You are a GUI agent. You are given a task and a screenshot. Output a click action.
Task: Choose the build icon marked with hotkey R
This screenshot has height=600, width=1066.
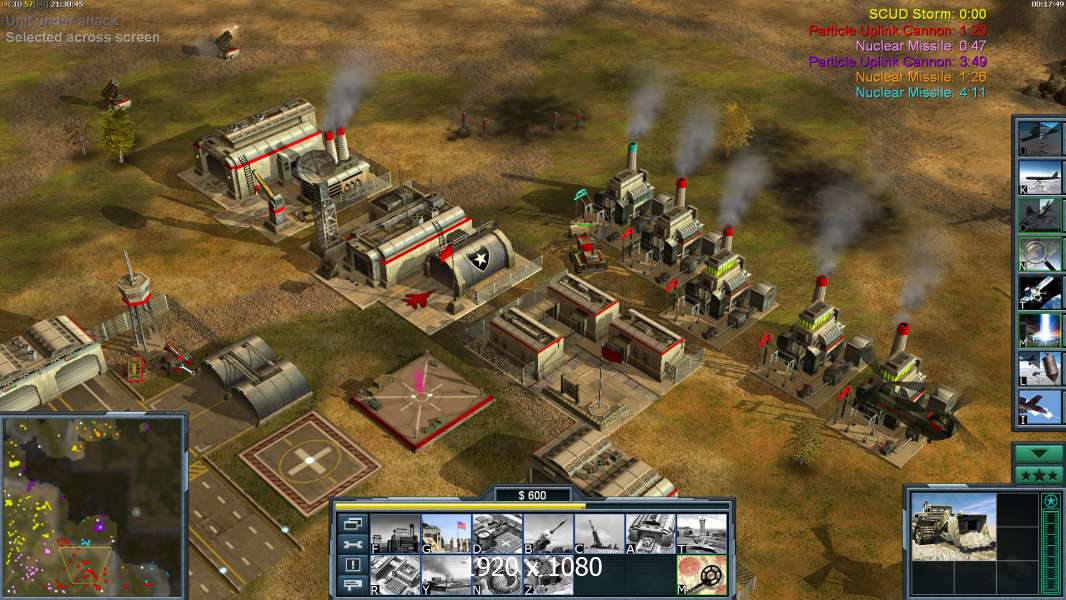tap(394, 574)
